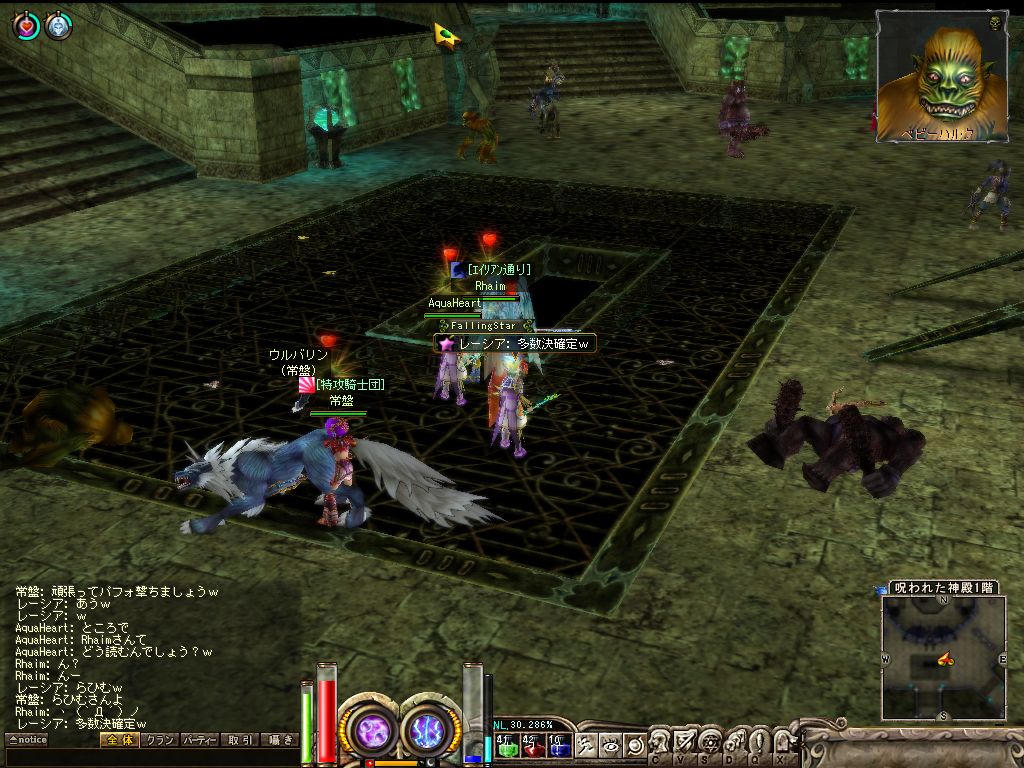Open the sword and shield menu (V)
This screenshot has width=1024, height=768.
pyautogui.click(x=685, y=742)
